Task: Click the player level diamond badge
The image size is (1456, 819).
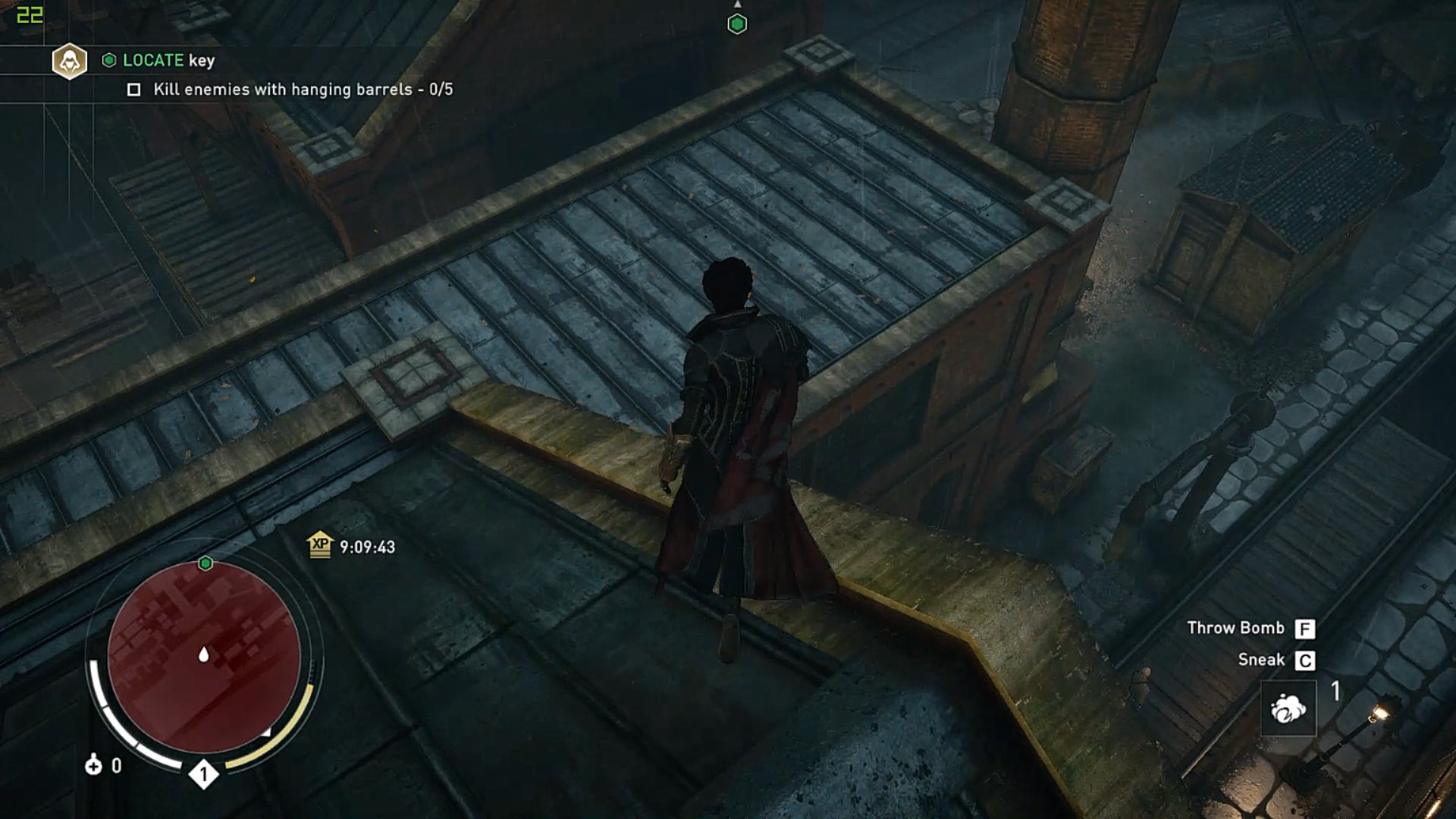Action: point(203,774)
